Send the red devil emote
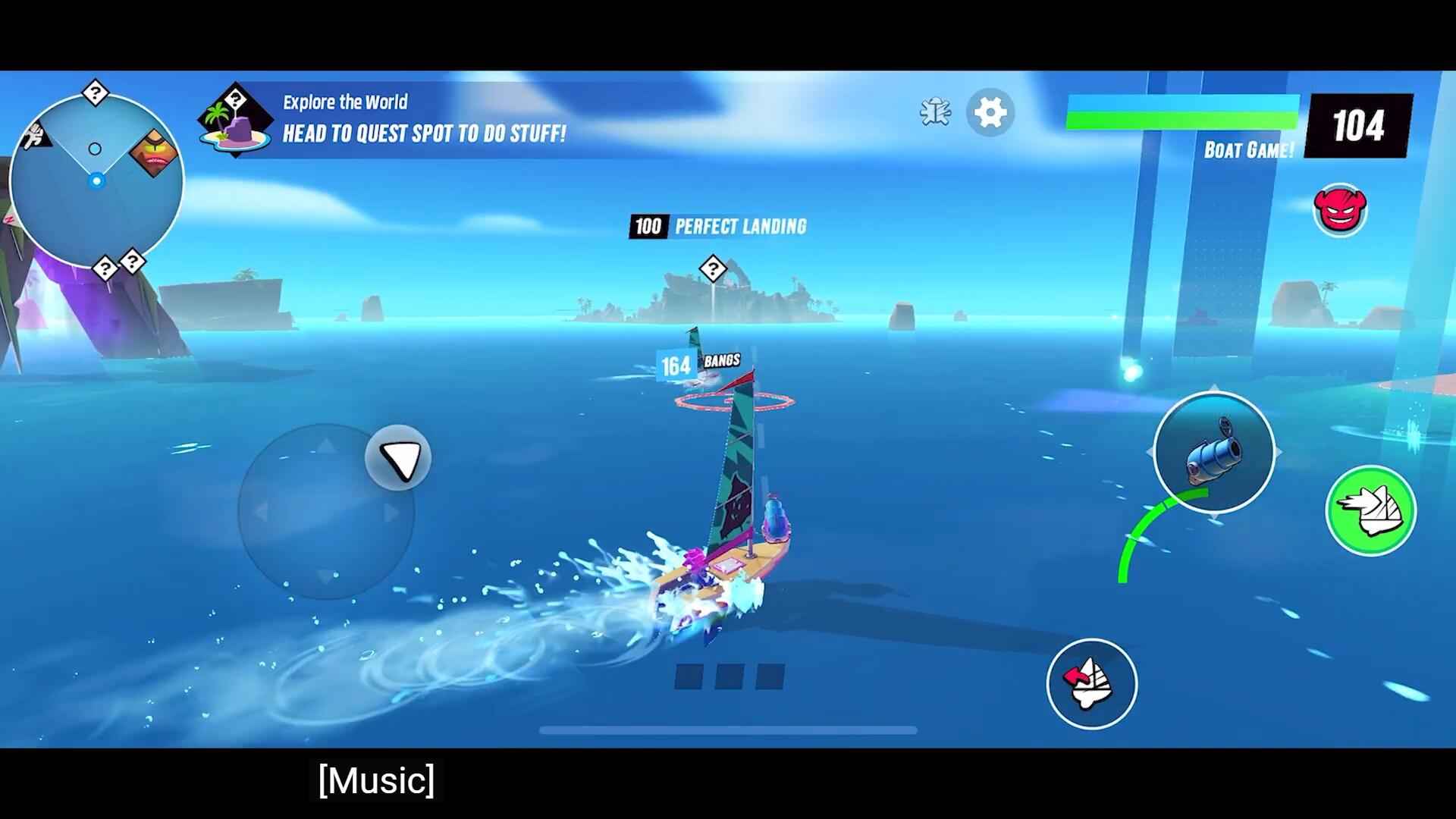 pyautogui.click(x=1340, y=210)
